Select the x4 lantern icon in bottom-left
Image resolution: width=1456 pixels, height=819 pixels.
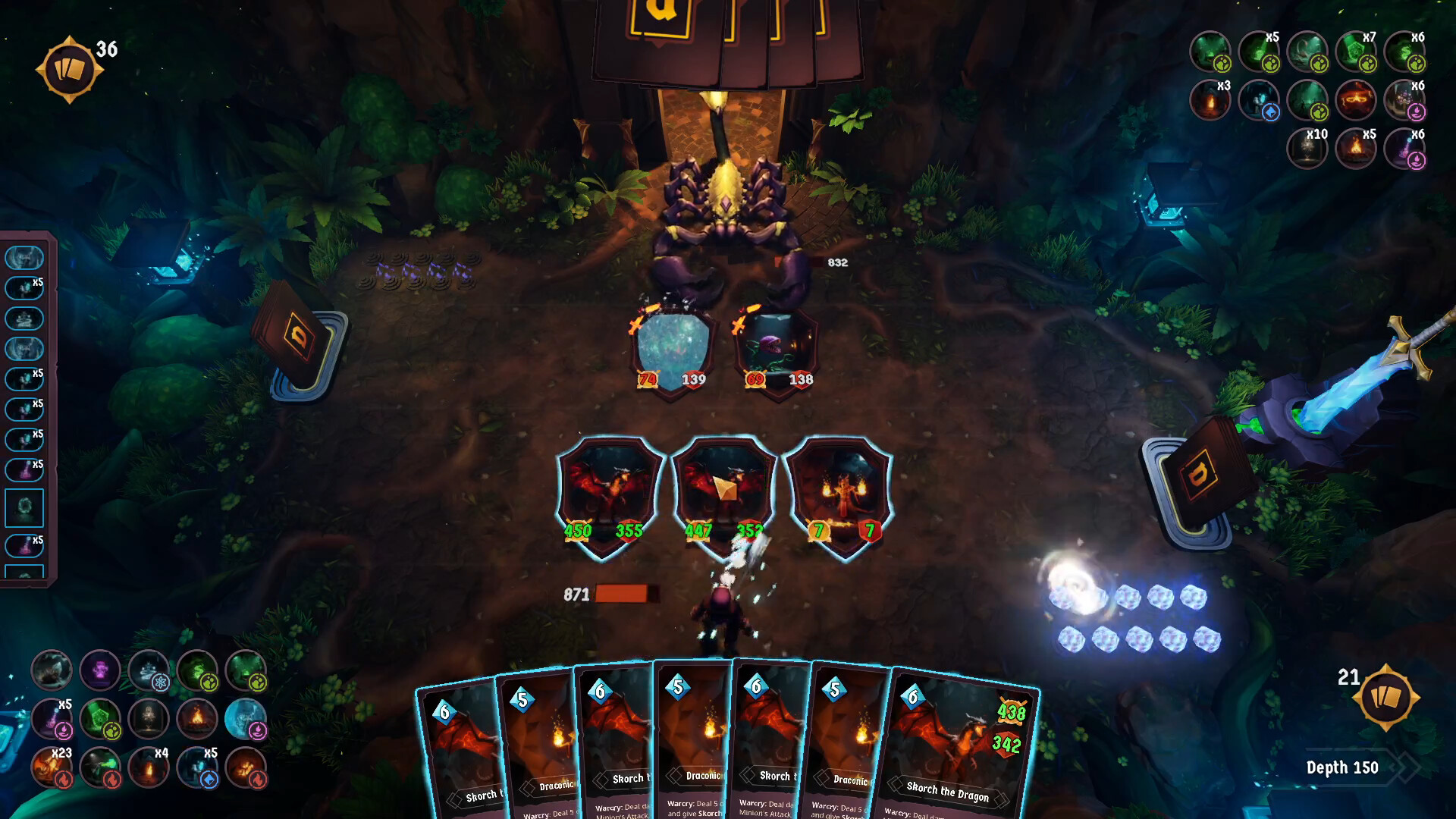click(x=148, y=769)
